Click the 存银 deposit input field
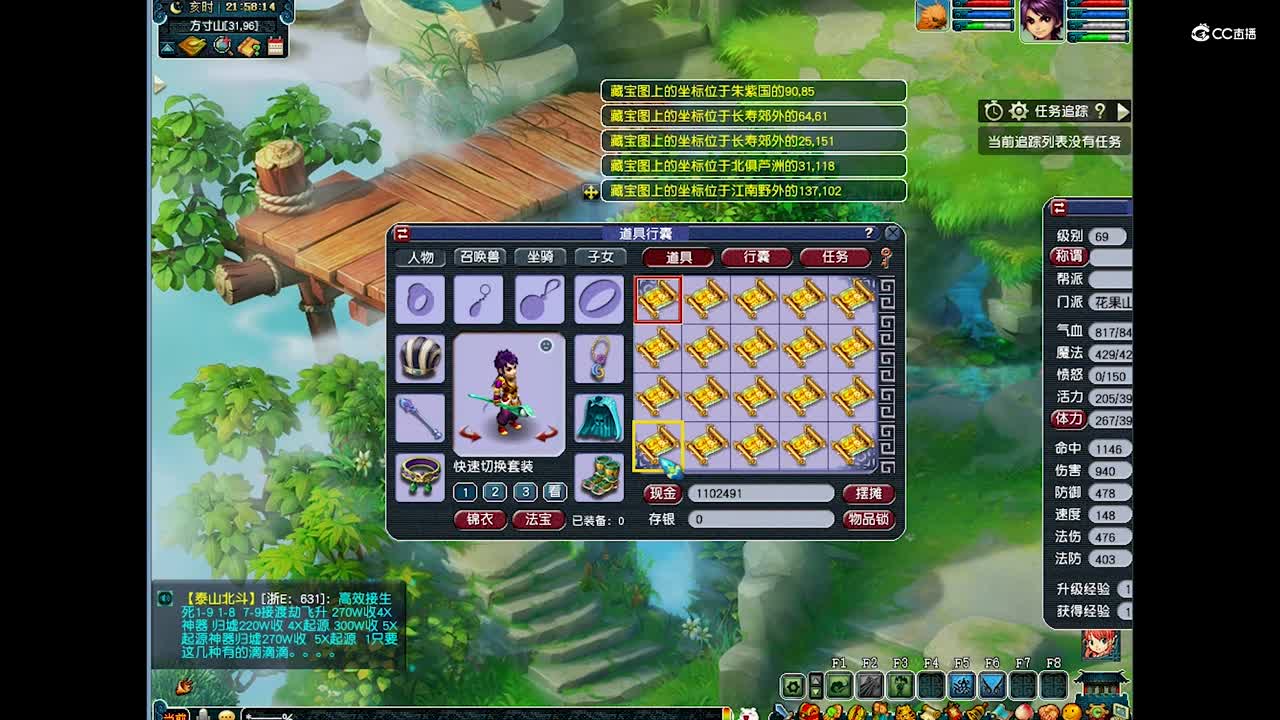This screenshot has width=1280, height=720. (762, 519)
